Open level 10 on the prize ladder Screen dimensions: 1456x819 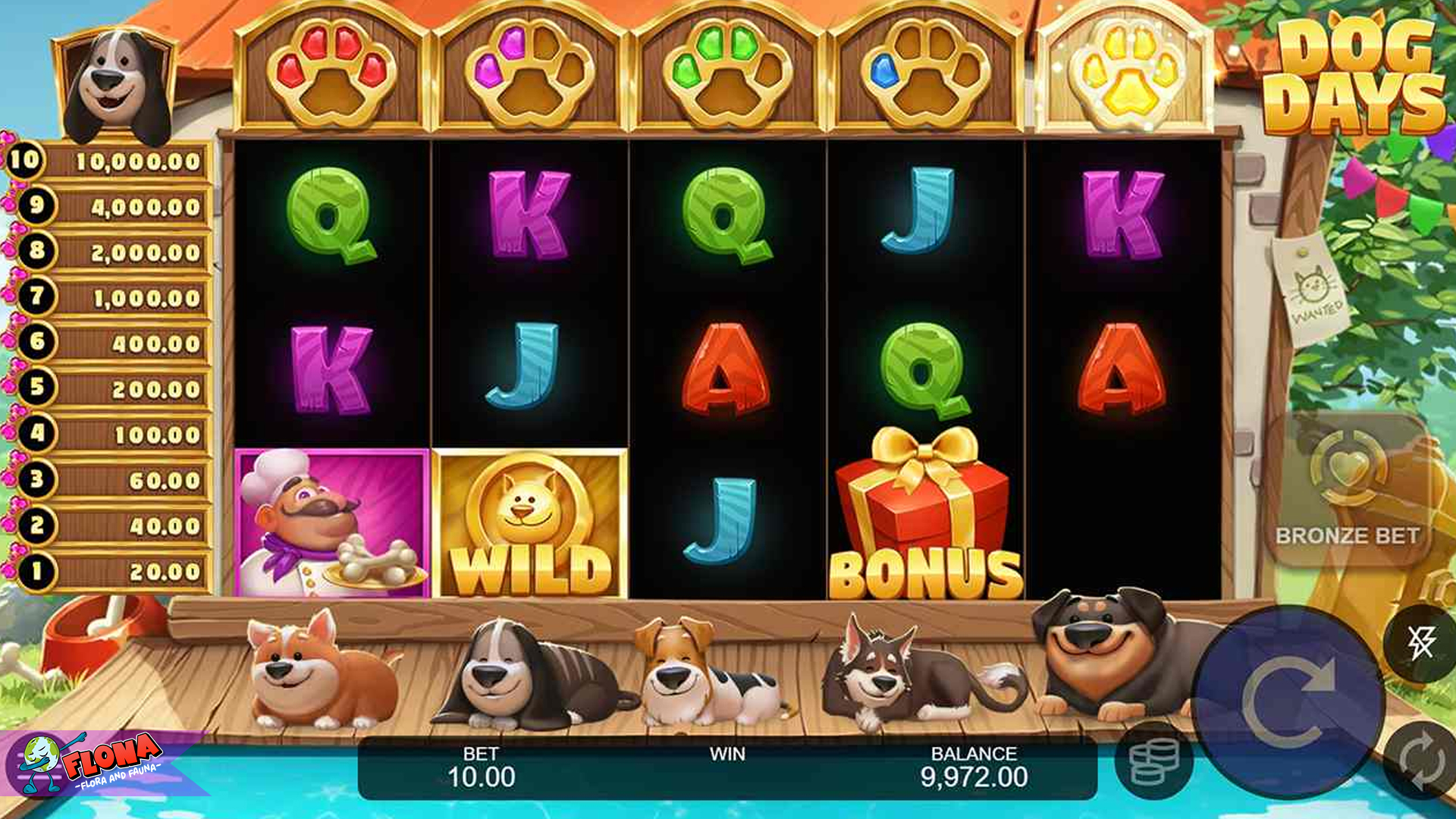tap(118, 160)
